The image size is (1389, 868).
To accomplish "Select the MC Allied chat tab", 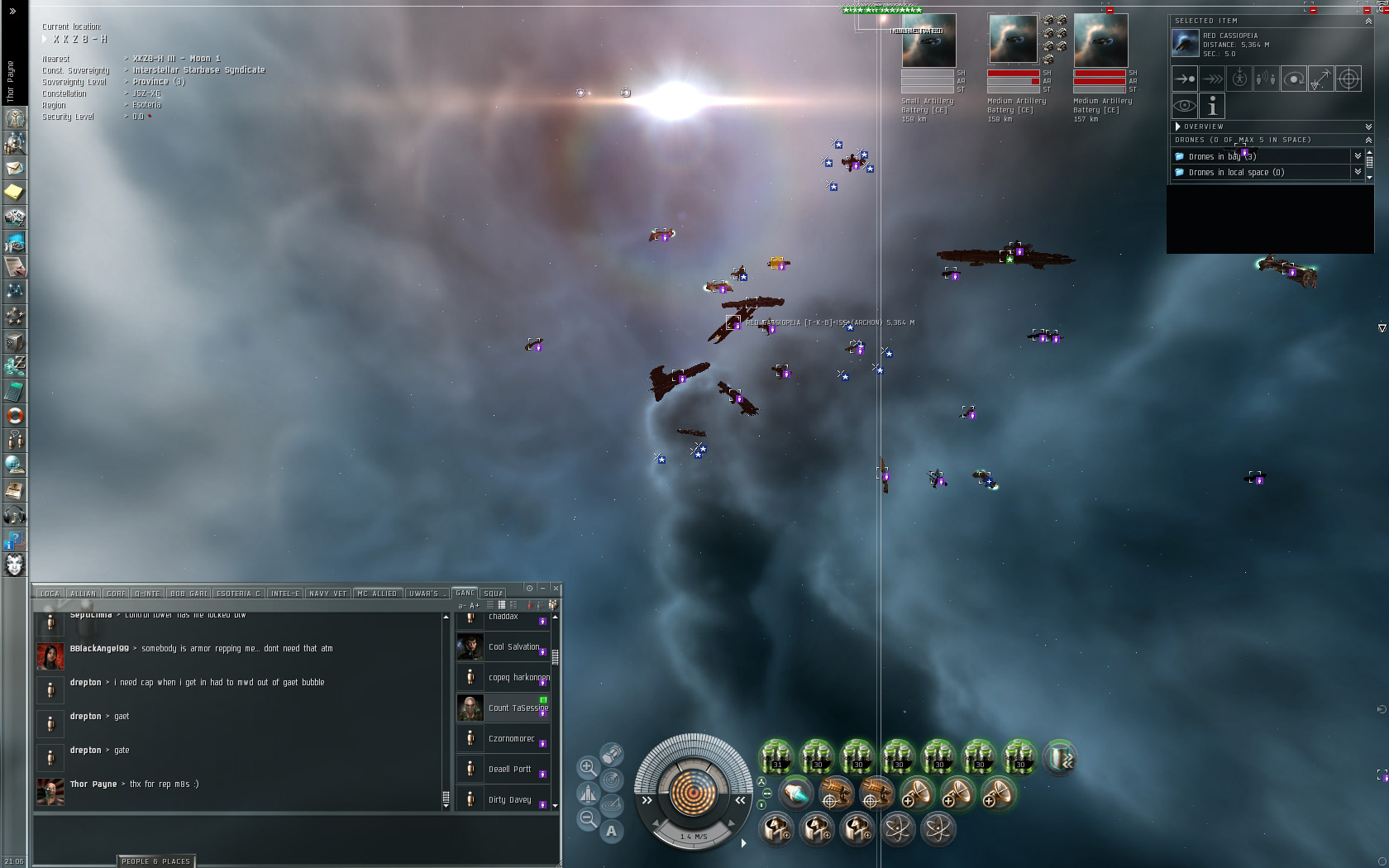I will coord(377,594).
